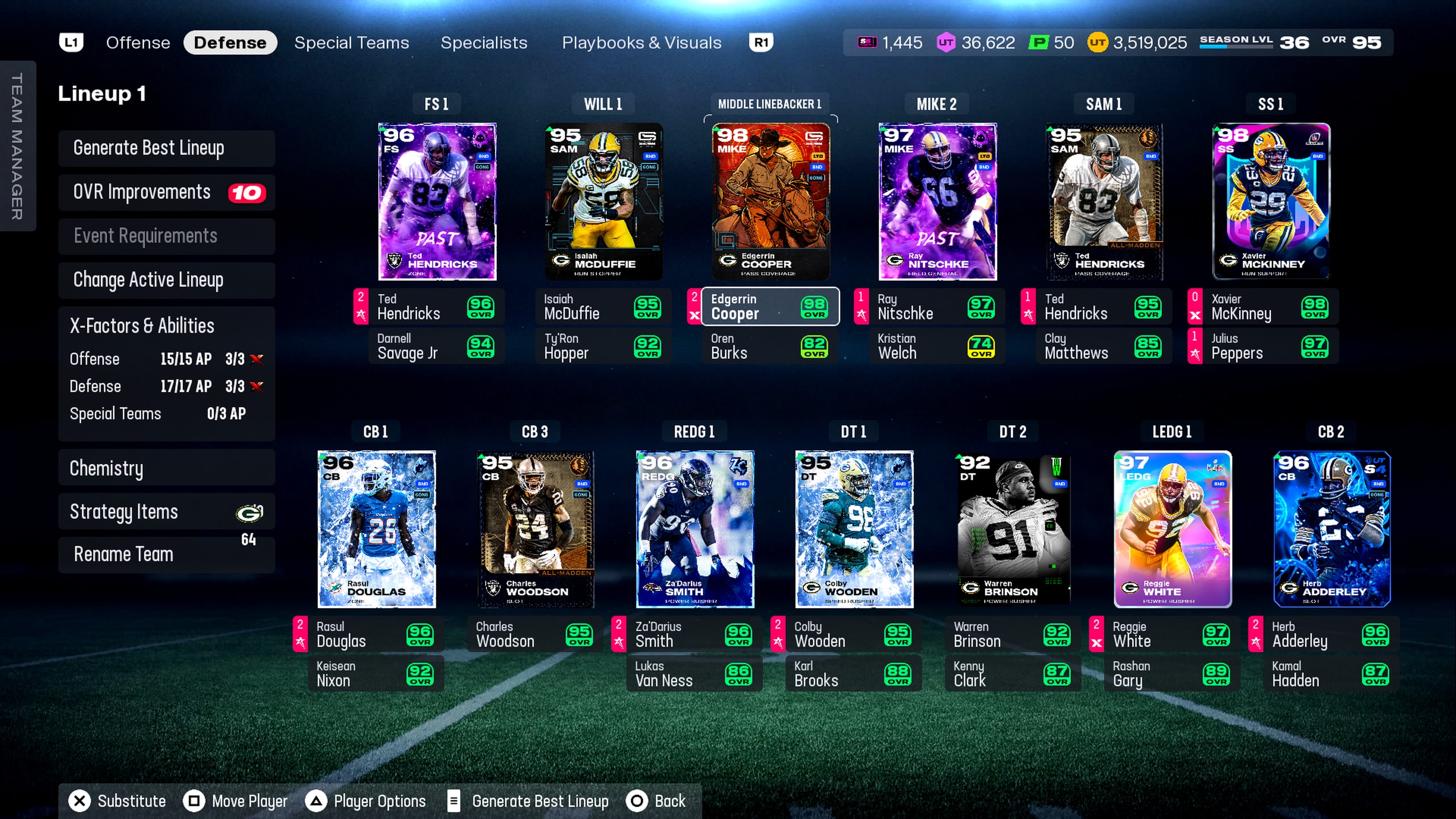Open the Chemistry menu
The width and height of the screenshot is (1456, 819).
click(166, 468)
